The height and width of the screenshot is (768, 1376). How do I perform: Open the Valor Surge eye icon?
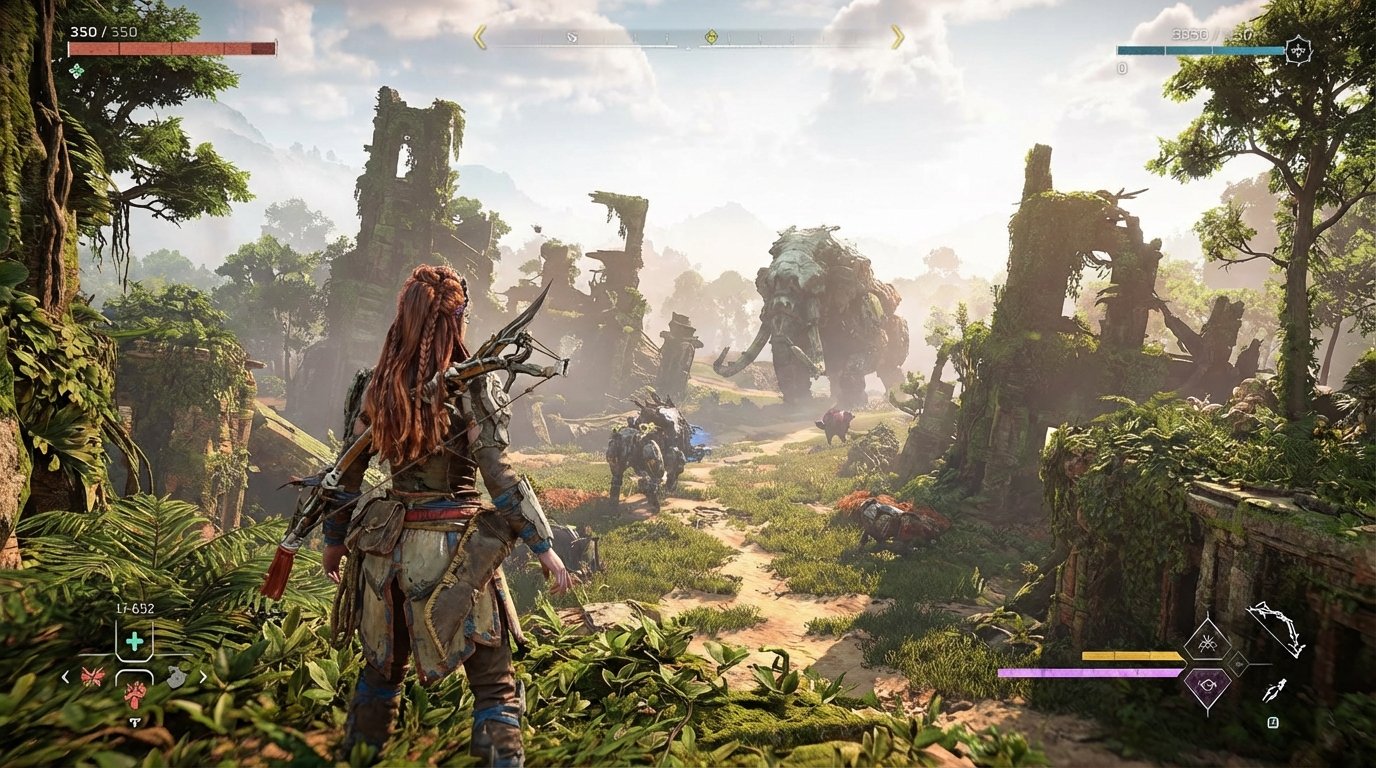coord(1208,685)
